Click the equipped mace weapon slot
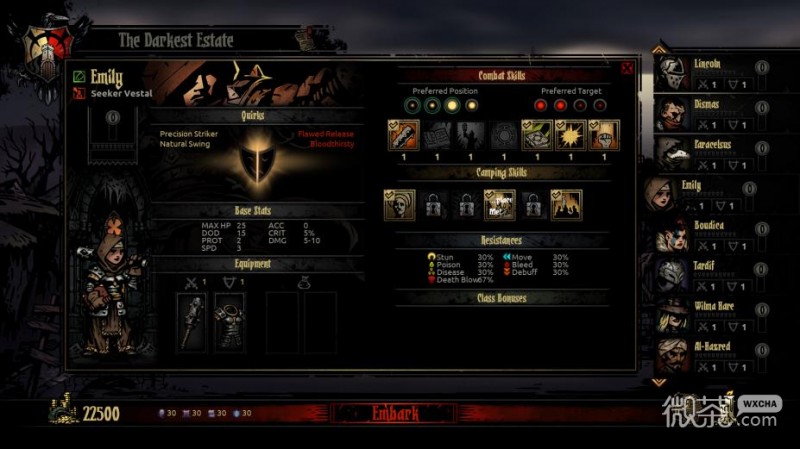800x449 pixels. [x=192, y=321]
